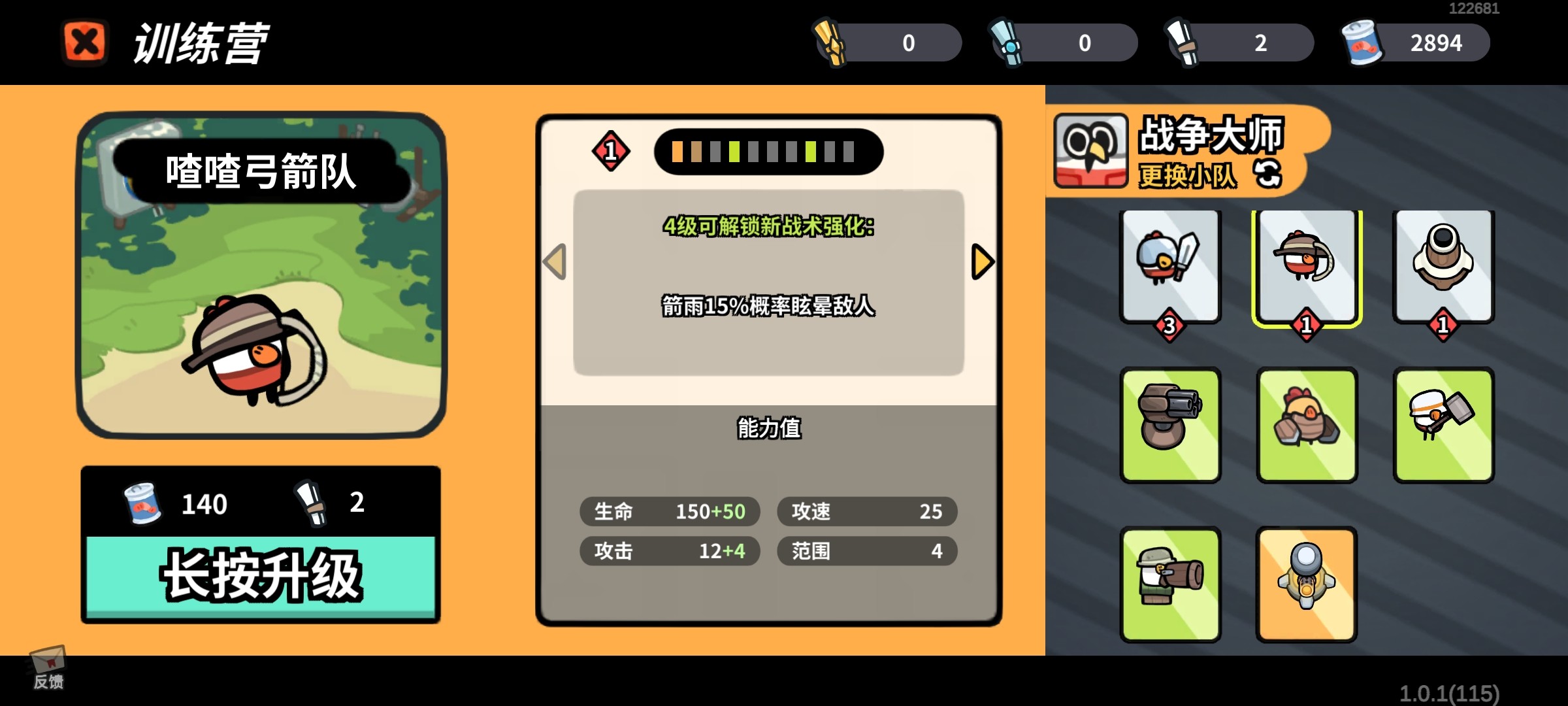
Task: Open the mortar unit on the yellow tile
Action: point(1307,584)
